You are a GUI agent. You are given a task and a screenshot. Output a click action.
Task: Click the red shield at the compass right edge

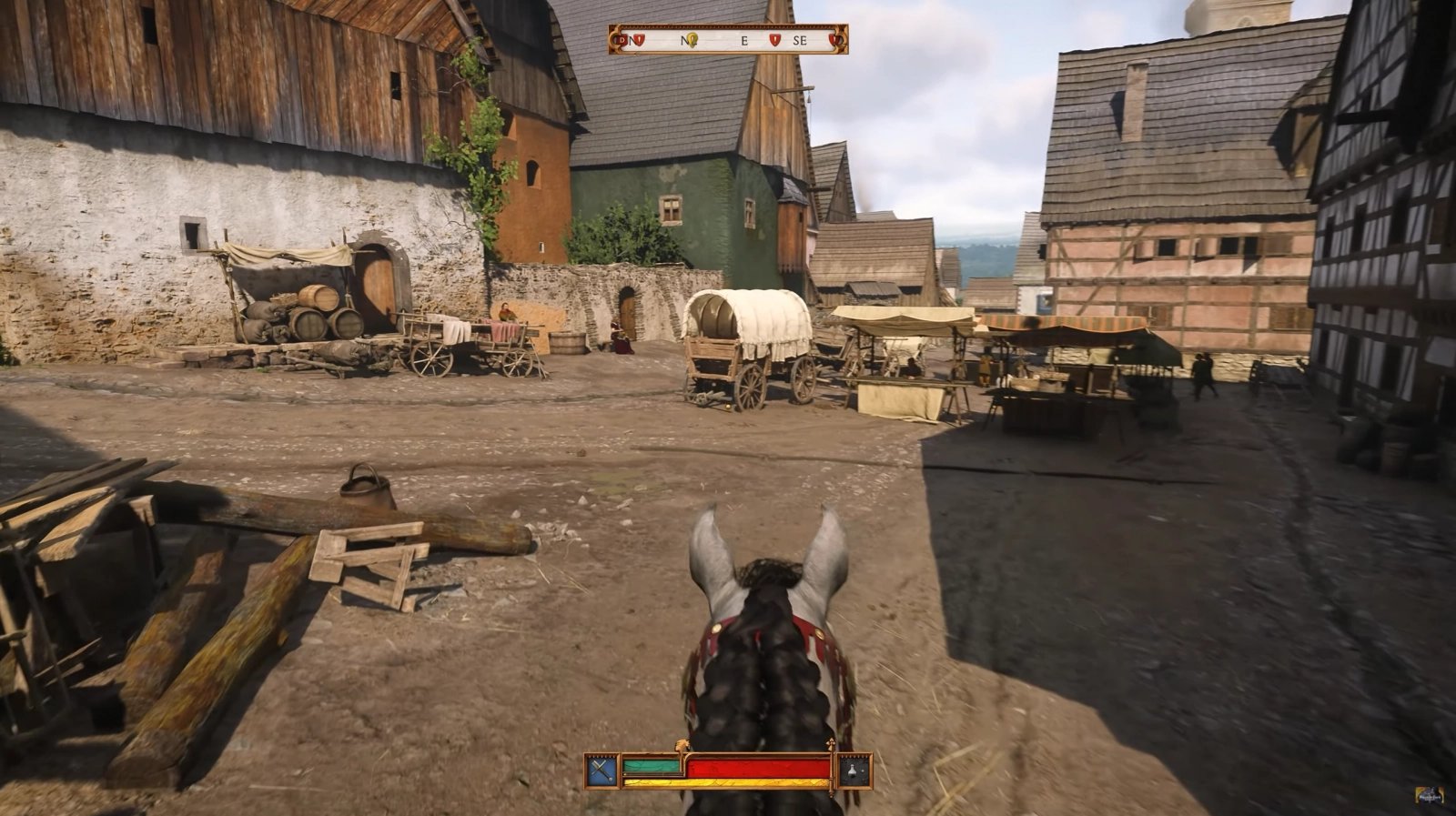click(834, 41)
